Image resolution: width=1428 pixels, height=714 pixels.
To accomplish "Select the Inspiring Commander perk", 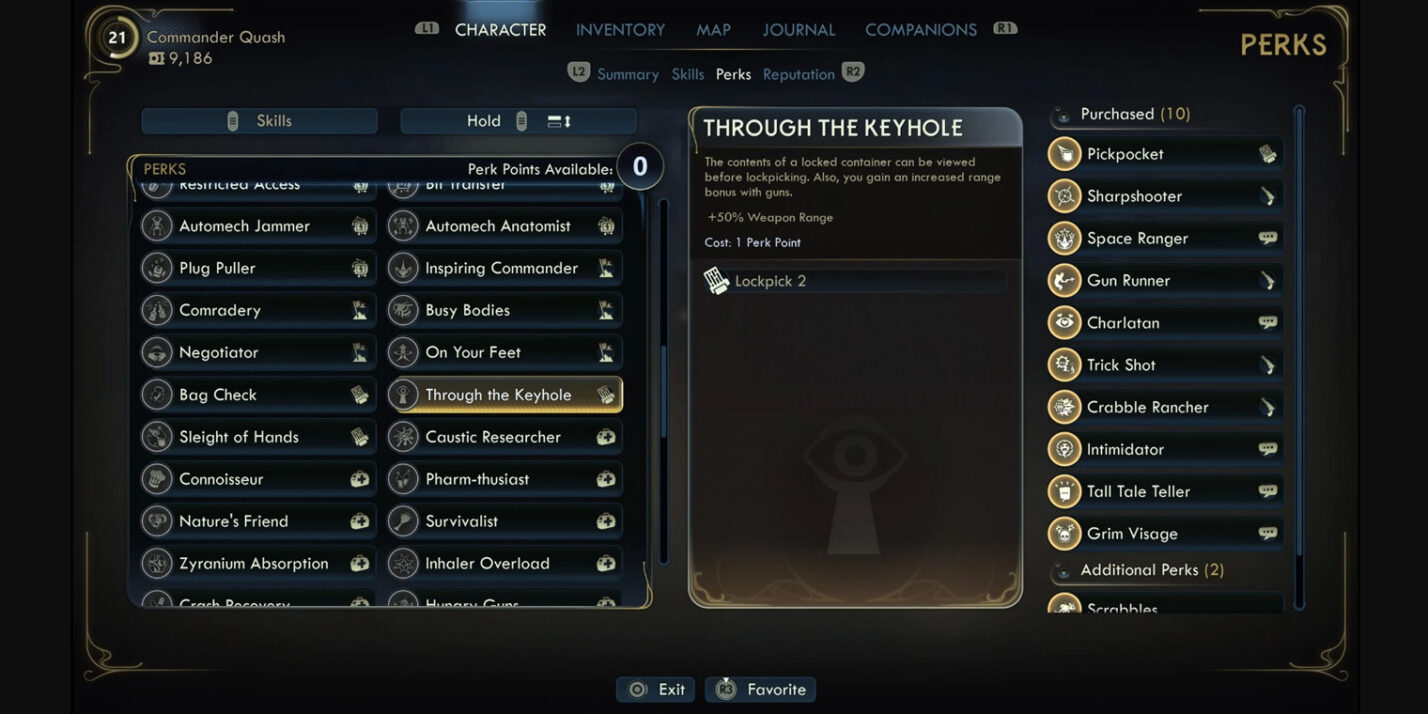I will pyautogui.click(x=504, y=268).
